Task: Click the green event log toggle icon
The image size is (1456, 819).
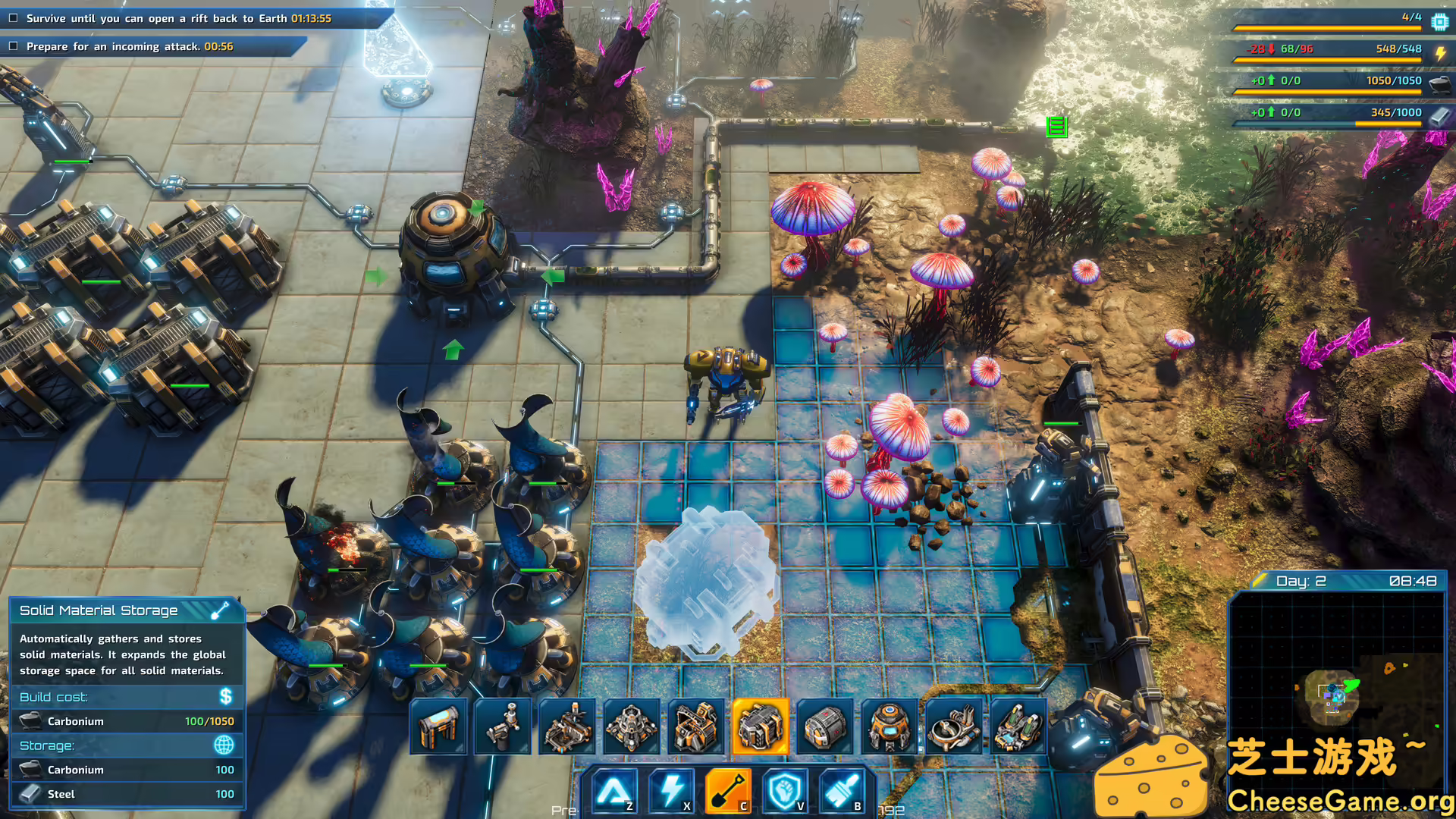Action: click(x=1058, y=127)
